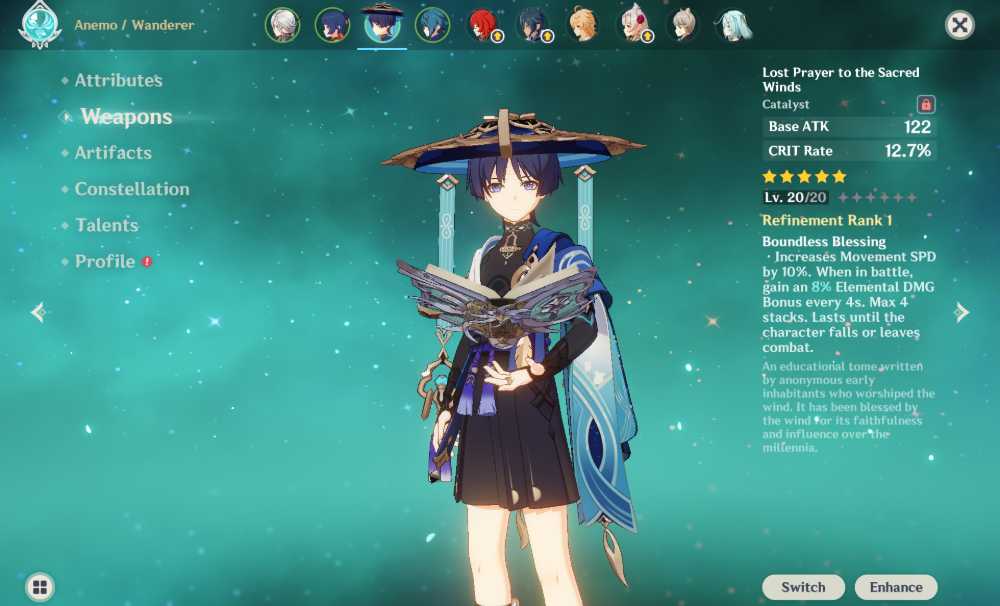Open the Profile section

click(x=105, y=261)
